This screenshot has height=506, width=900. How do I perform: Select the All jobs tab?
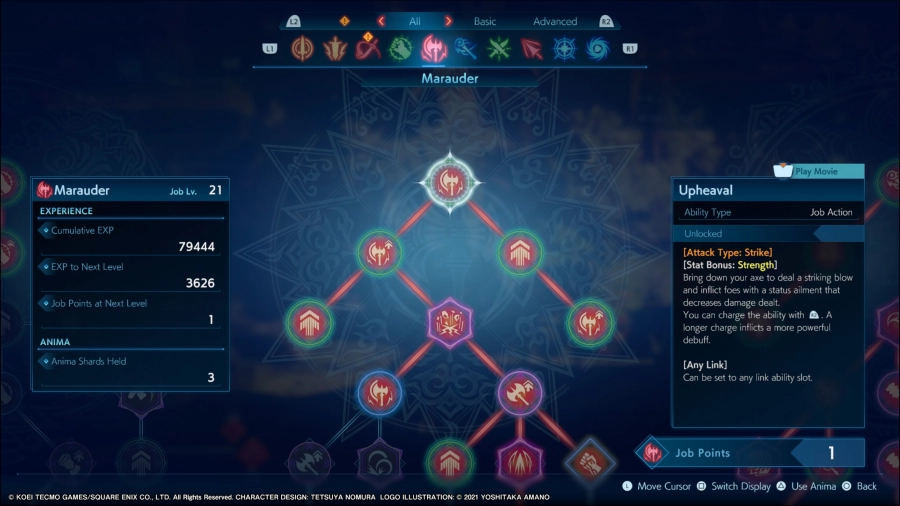414,21
